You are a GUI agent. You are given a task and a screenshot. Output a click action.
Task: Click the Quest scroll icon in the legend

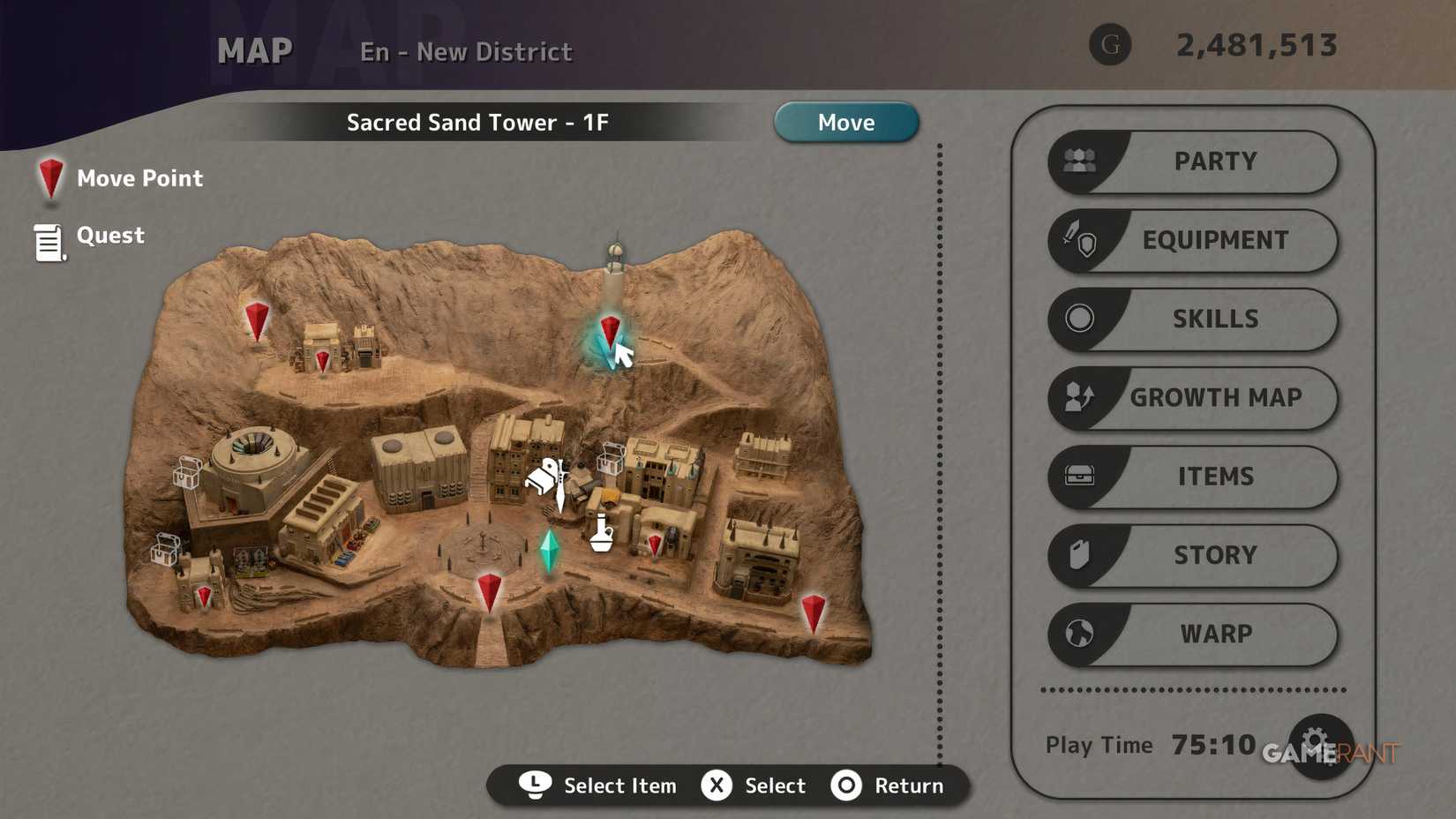click(49, 239)
